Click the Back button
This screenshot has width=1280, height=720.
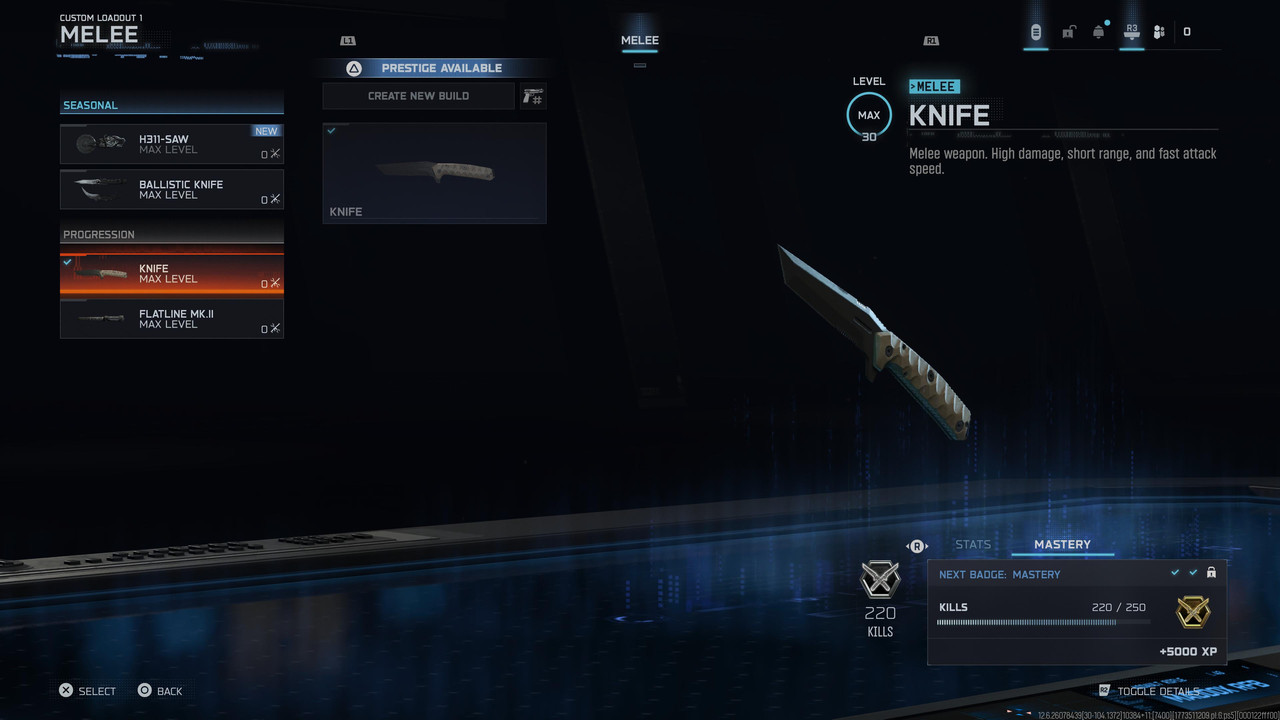pos(160,691)
